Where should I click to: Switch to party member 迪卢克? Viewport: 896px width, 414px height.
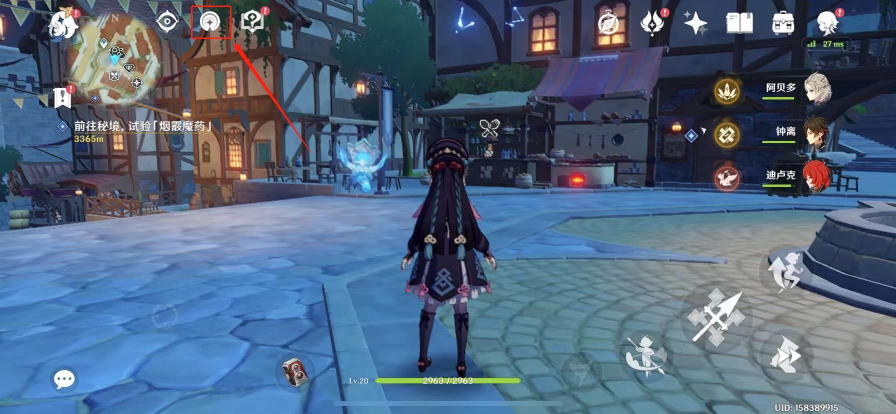pos(817,176)
